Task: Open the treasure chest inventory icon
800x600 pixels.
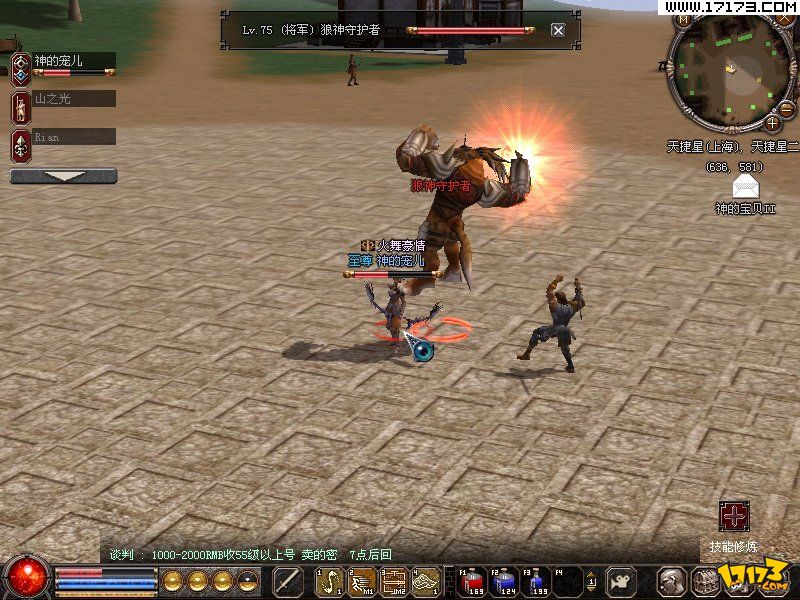Action: point(705,580)
